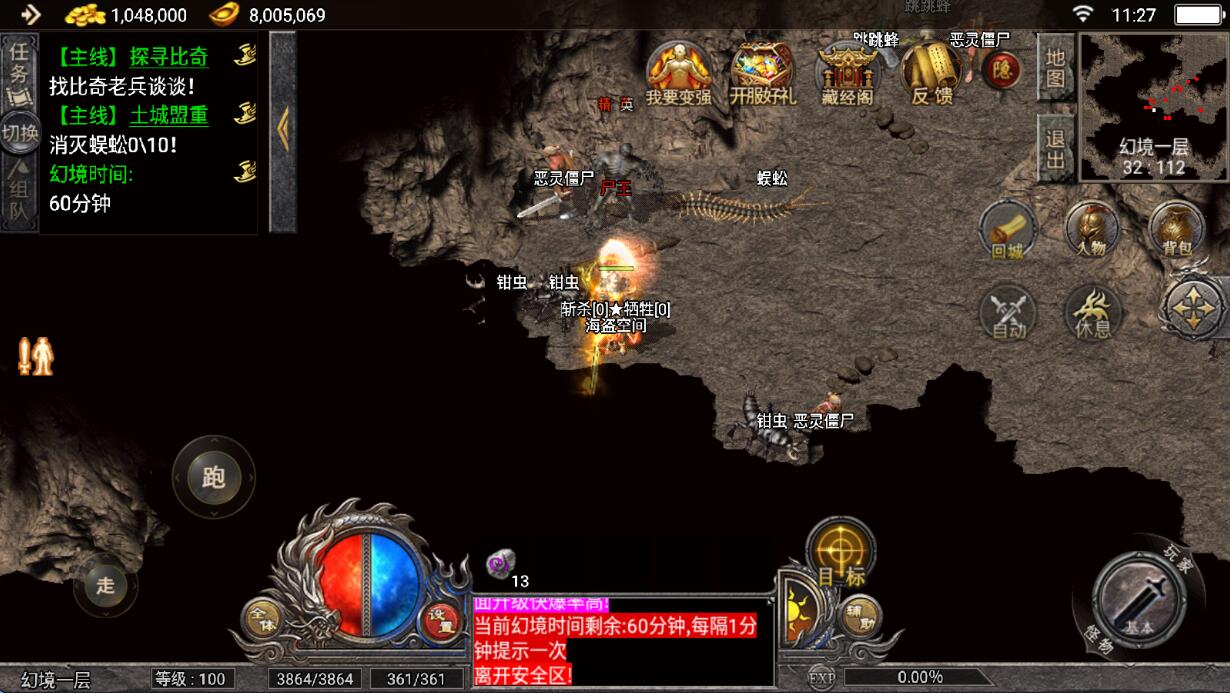The height and width of the screenshot is (693, 1230).
Task: Toggle 自动 auto-combat
Action: tap(1007, 312)
